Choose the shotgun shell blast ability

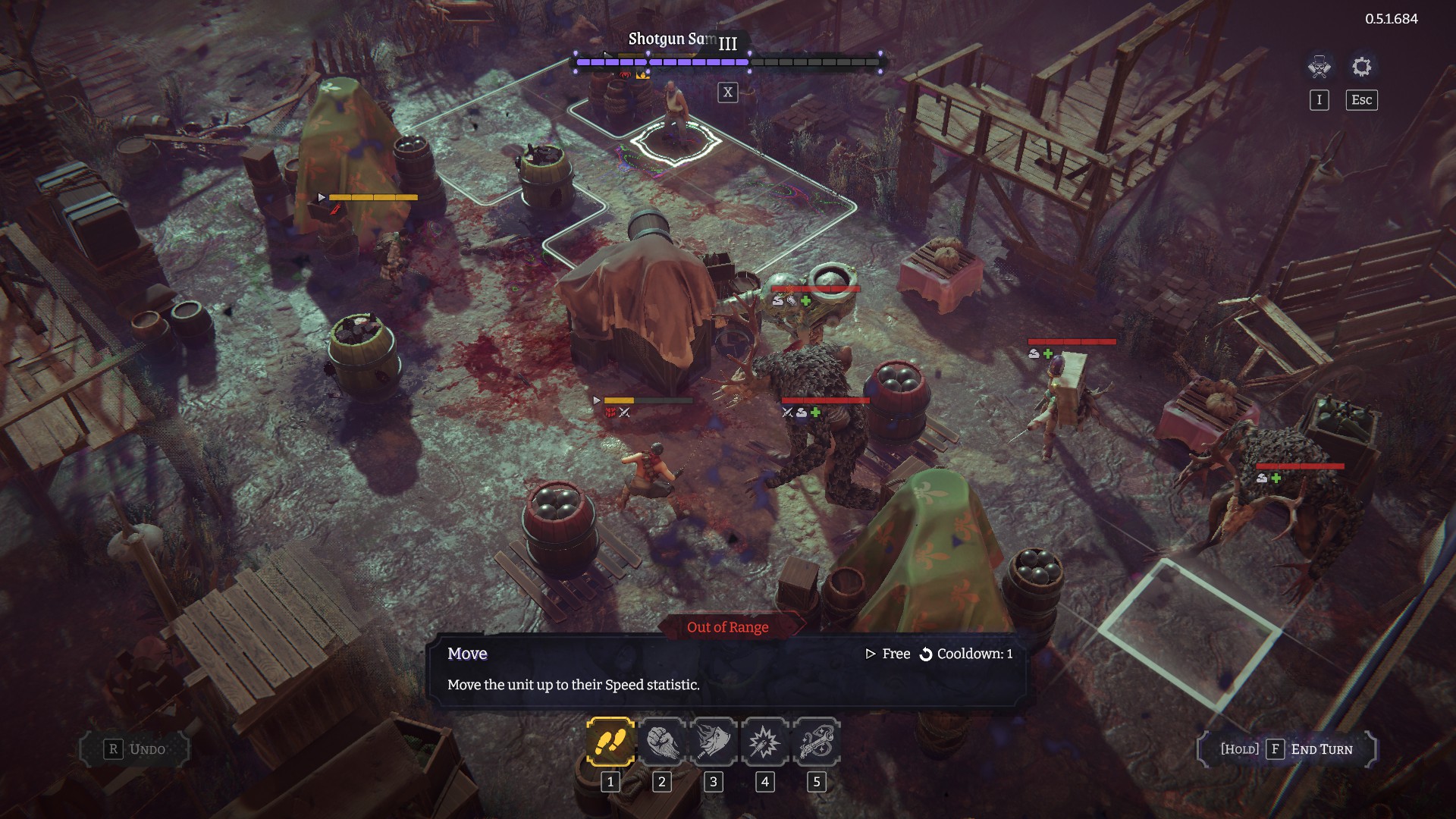764,742
